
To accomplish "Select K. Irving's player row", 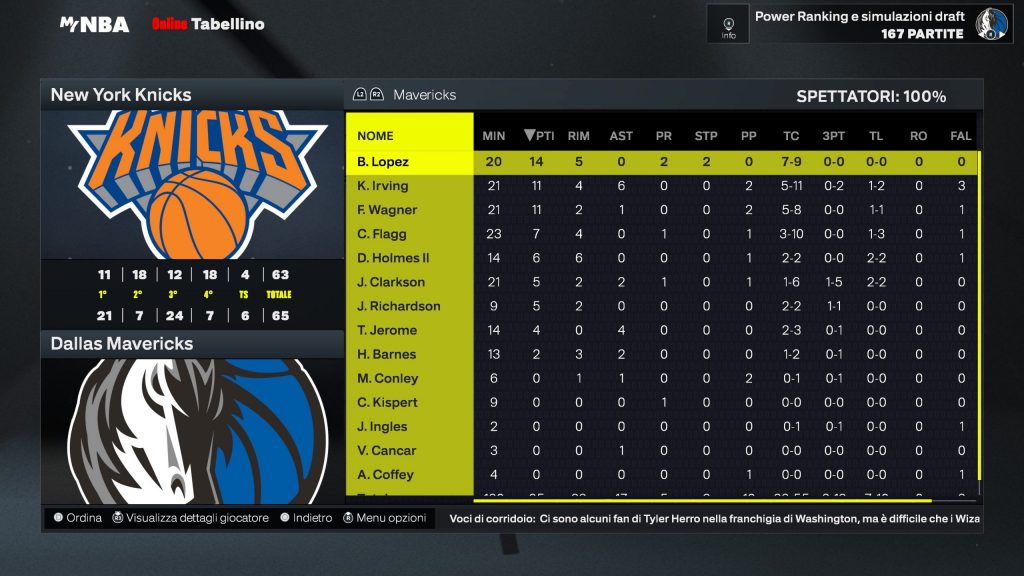I will click(x=382, y=186).
